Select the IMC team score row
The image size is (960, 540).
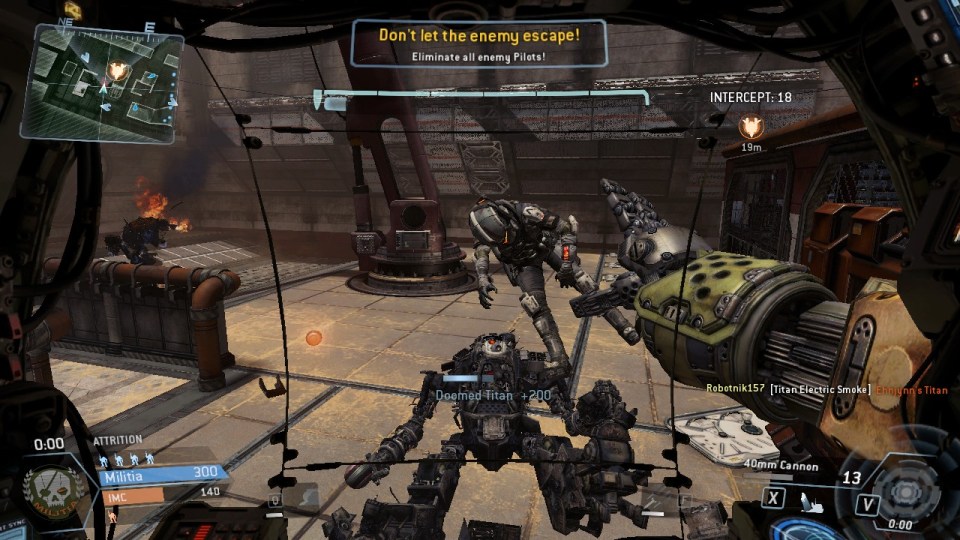tap(160, 492)
